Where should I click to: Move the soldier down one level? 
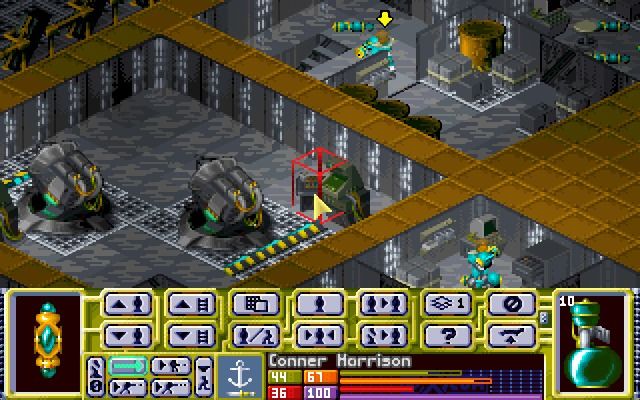coord(129,335)
